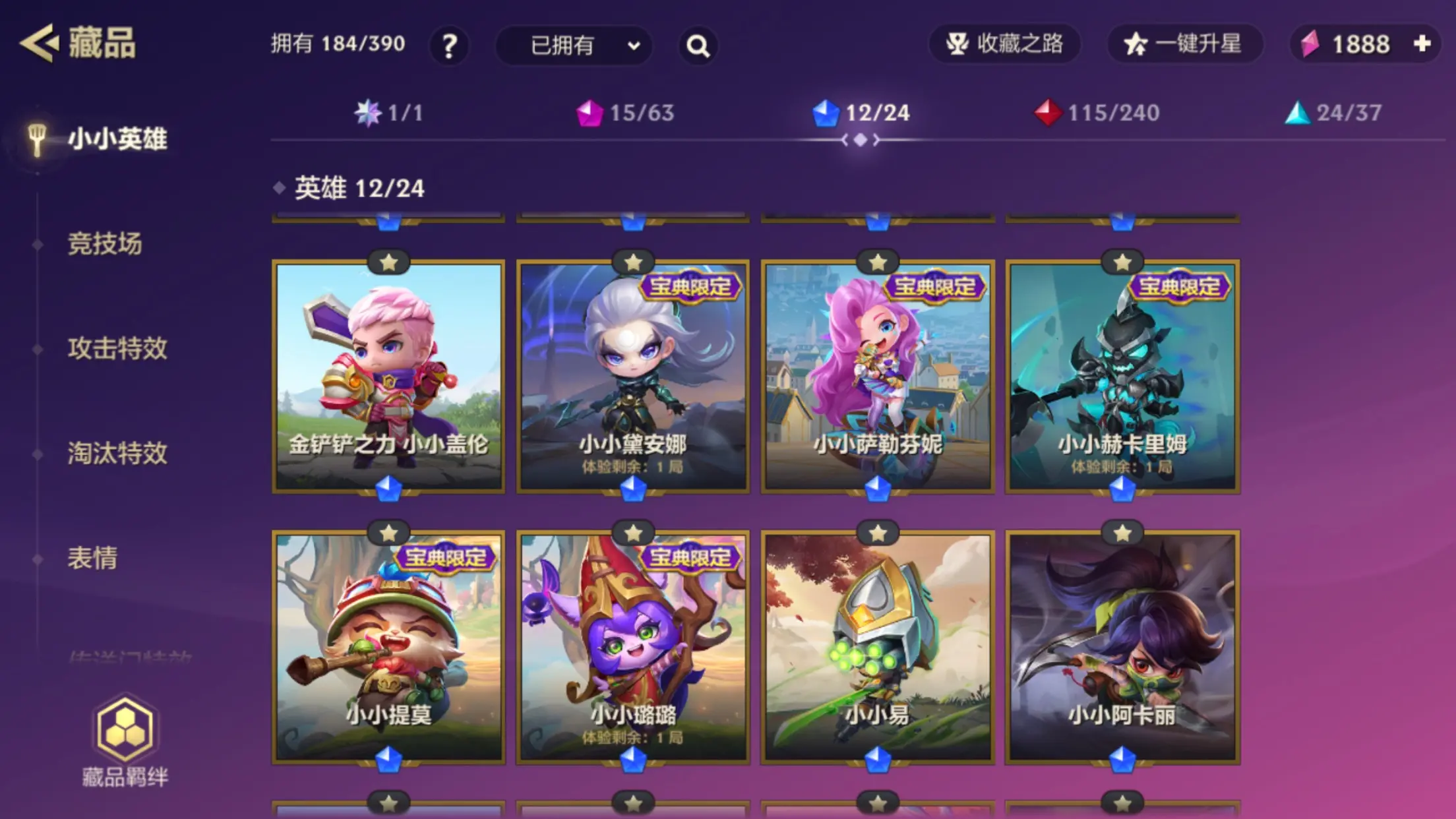
Task: Select 淘汰特效 in the side menu
Action: pyautogui.click(x=117, y=453)
